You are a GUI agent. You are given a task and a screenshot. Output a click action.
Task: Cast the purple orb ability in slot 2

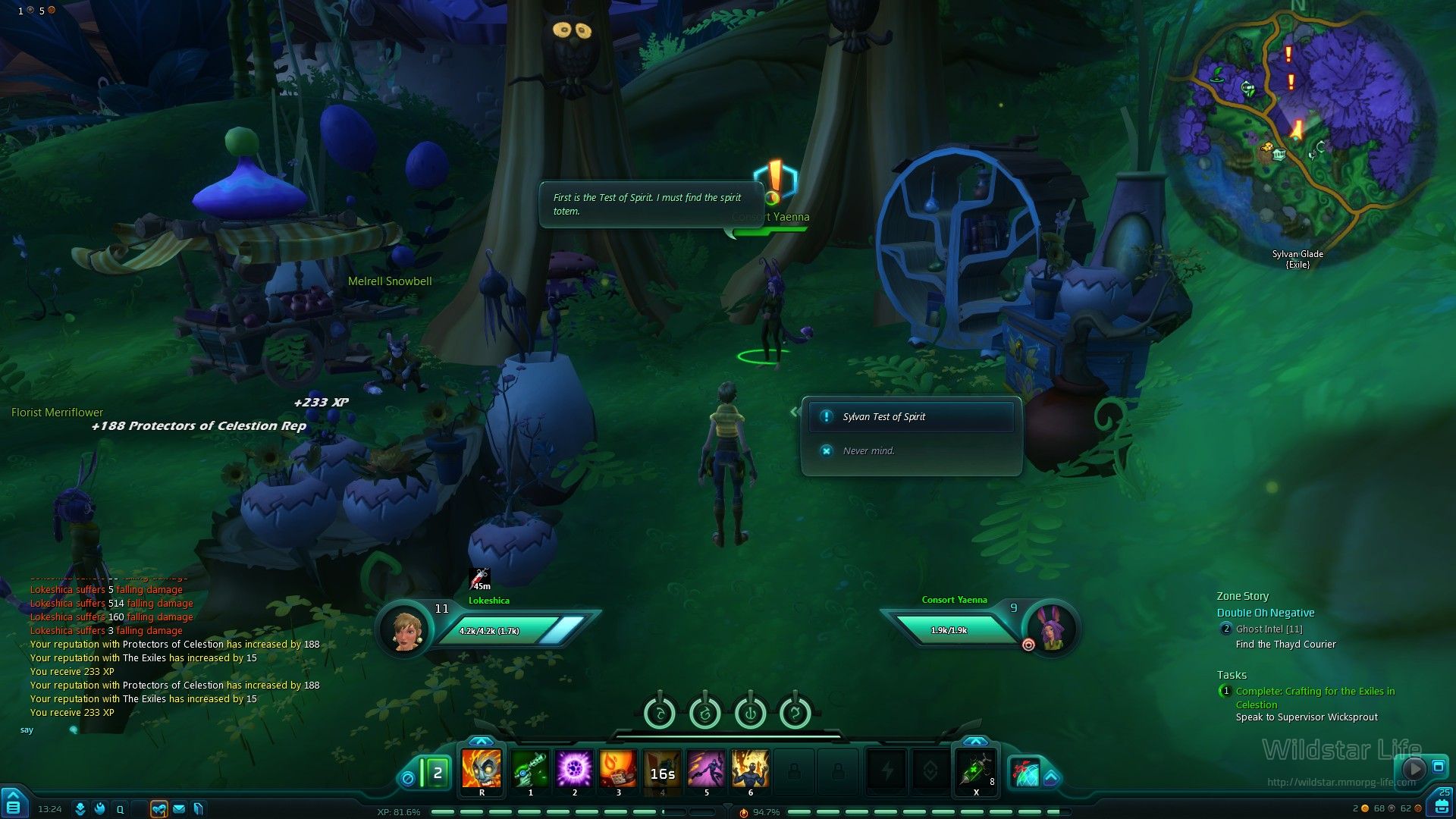574,769
